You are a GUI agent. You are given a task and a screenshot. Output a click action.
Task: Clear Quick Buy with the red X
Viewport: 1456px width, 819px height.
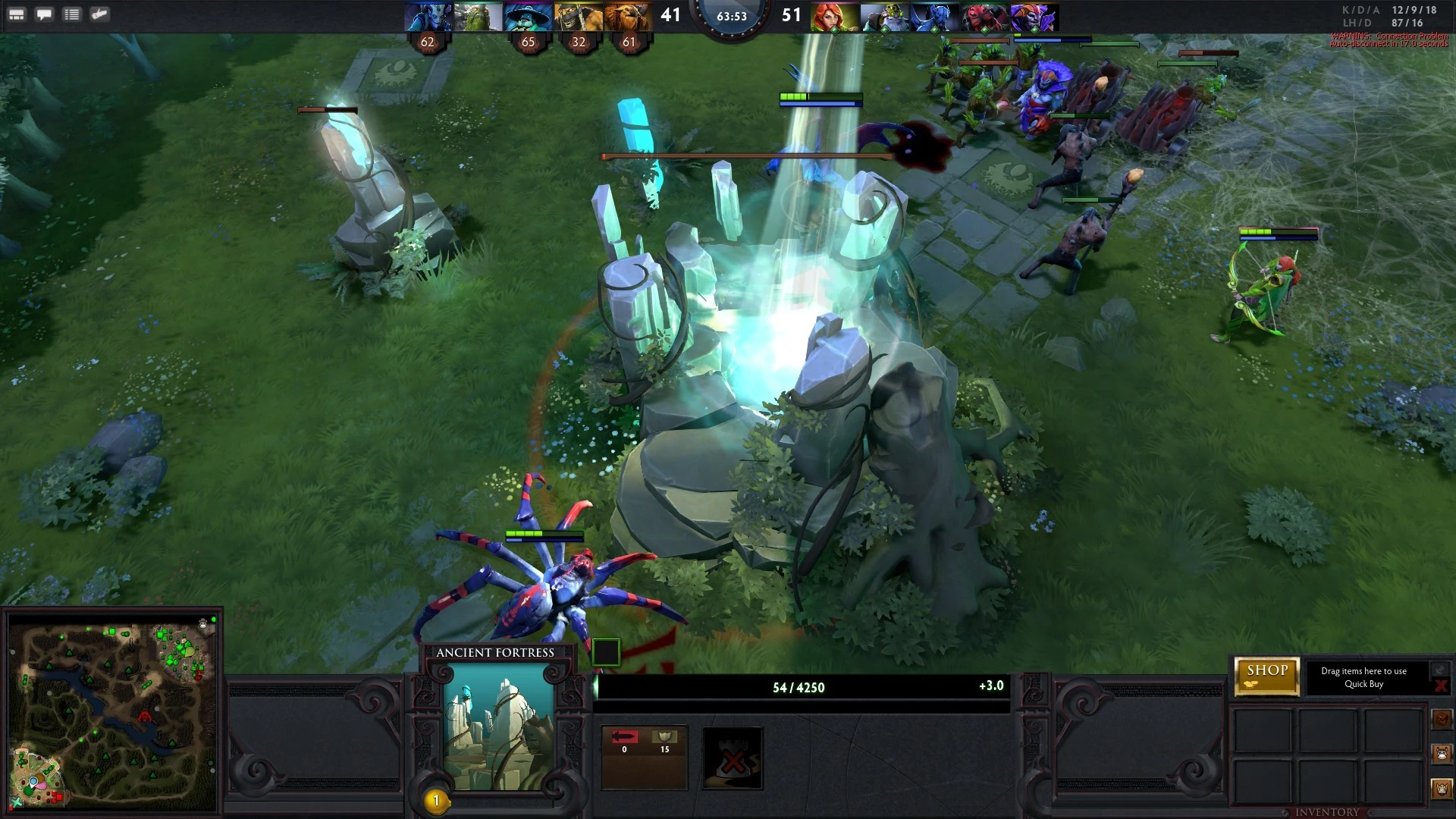pos(1440,686)
